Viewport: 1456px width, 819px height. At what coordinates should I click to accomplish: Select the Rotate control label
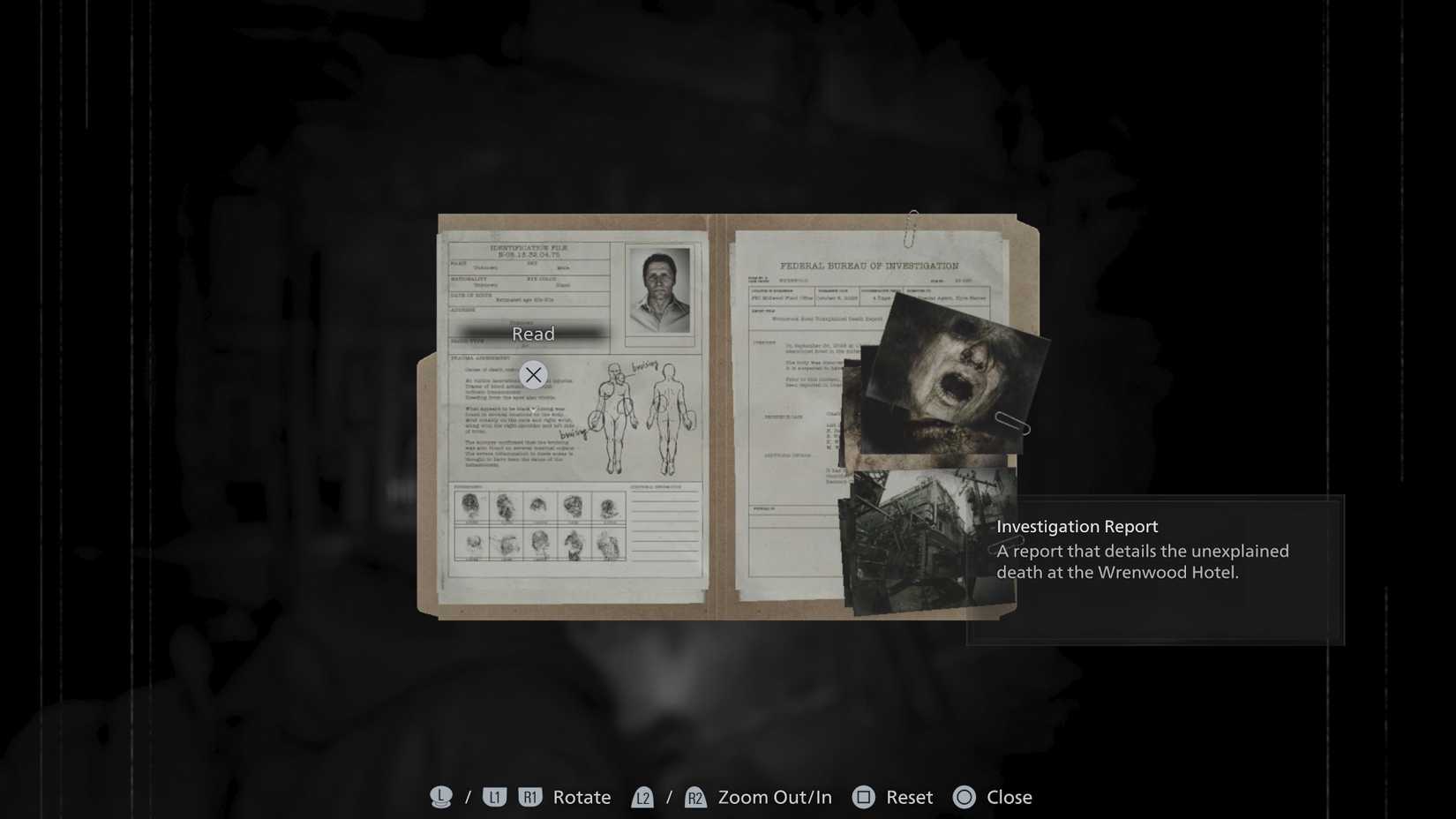point(581,797)
